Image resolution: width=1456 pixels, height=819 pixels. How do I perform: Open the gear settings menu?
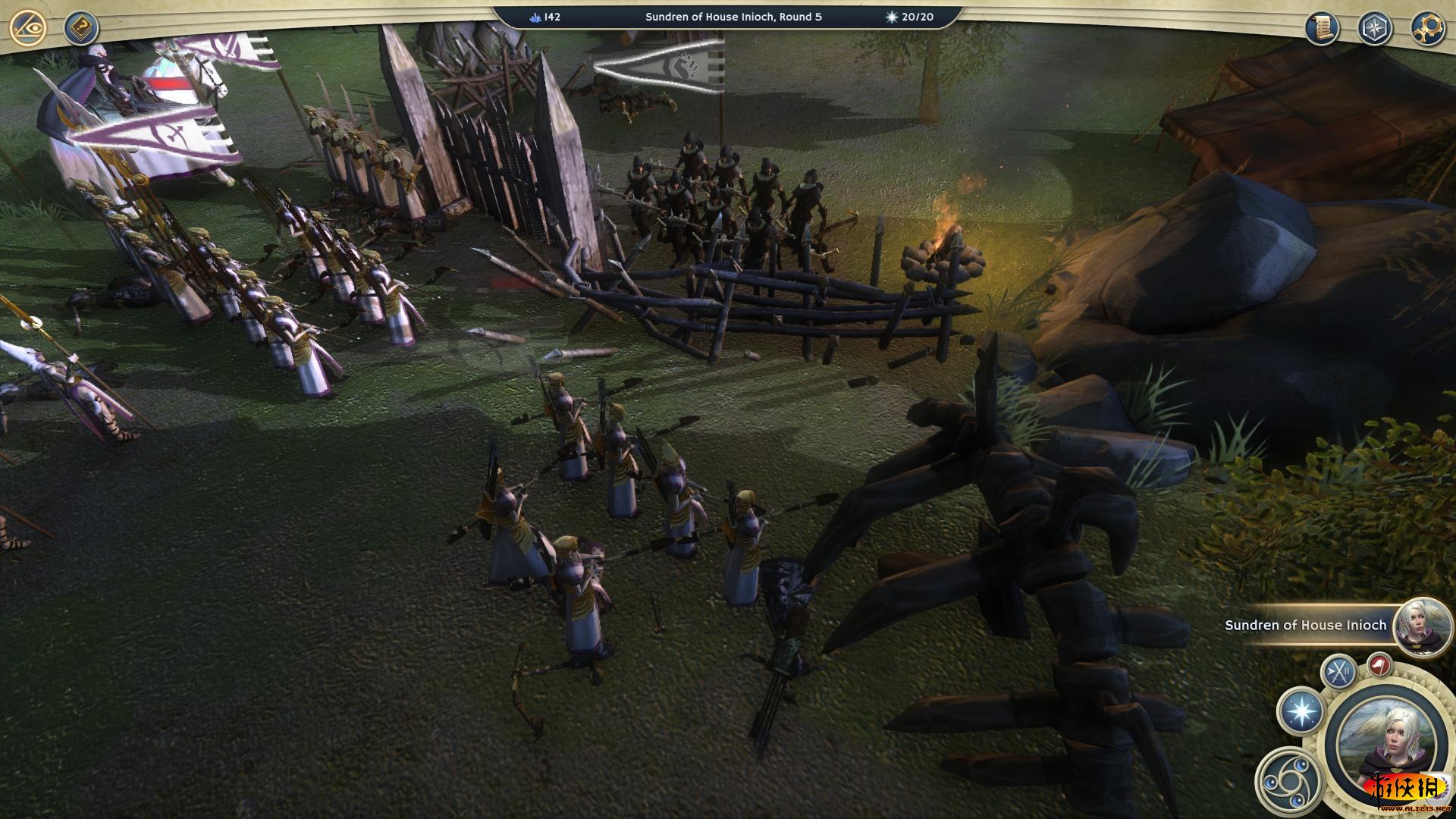(x=1426, y=28)
